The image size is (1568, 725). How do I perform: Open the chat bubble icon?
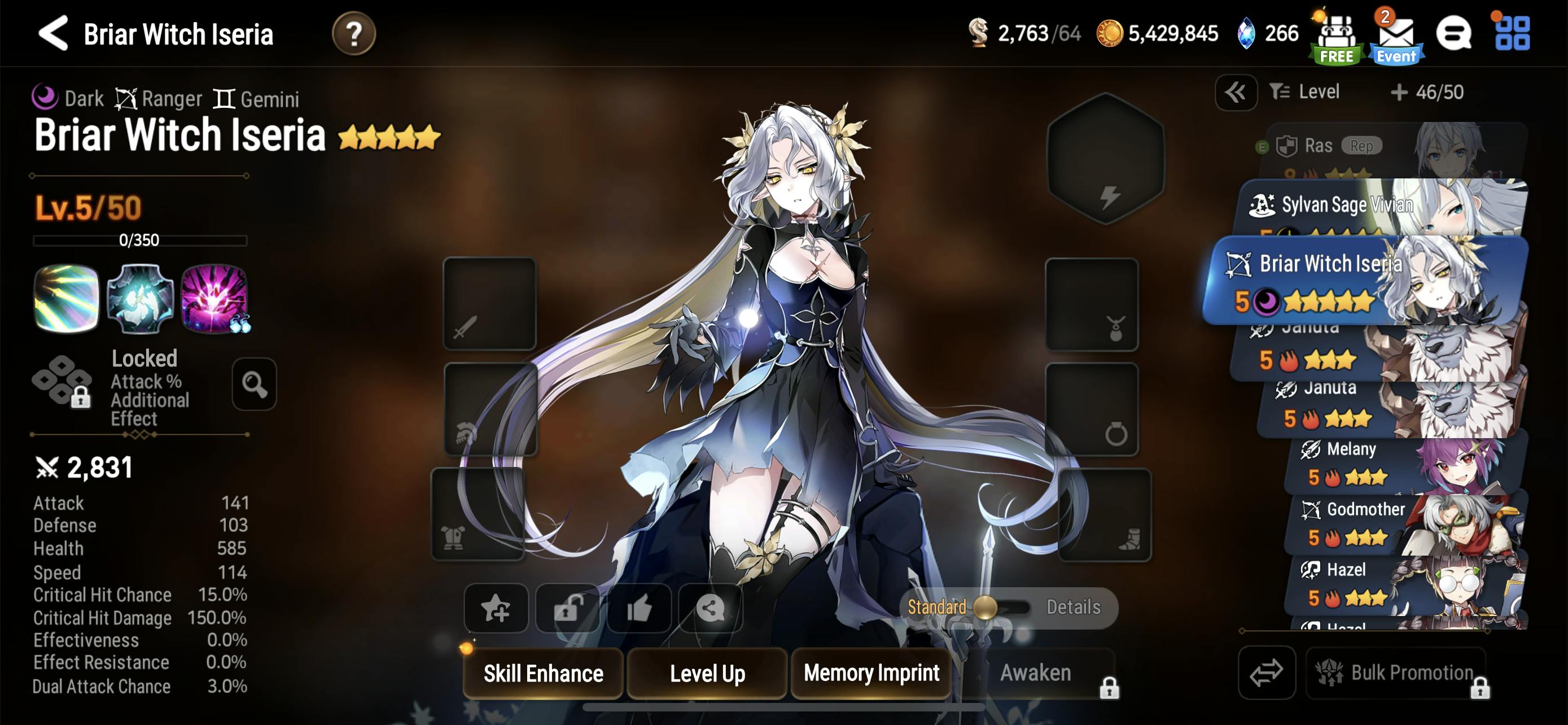pos(1453,33)
